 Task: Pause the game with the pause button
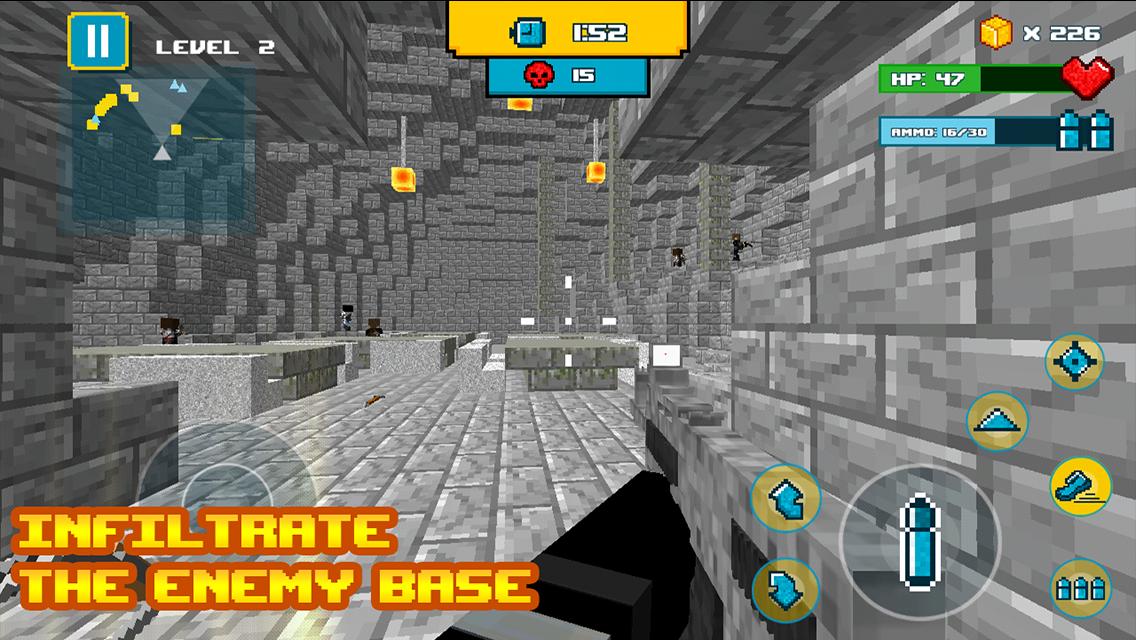tap(98, 41)
